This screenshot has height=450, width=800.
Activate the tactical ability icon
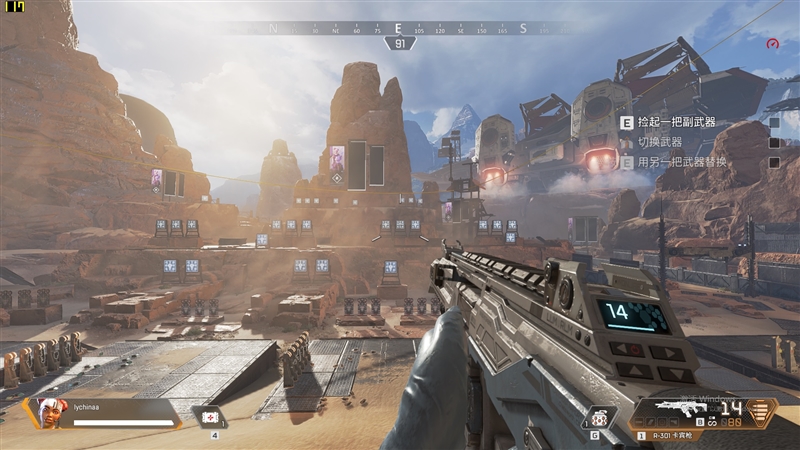tap(596, 417)
